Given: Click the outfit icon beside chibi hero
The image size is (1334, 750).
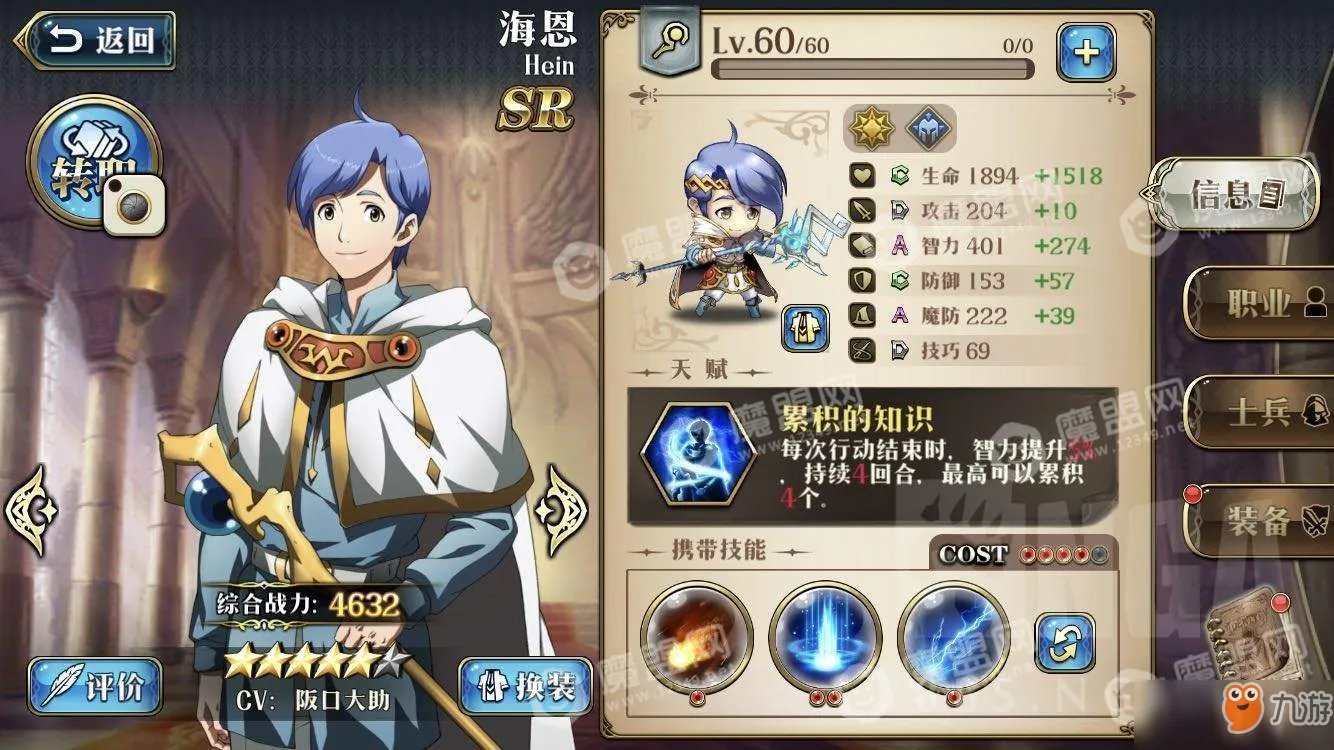Looking at the screenshot, I should (x=805, y=328).
